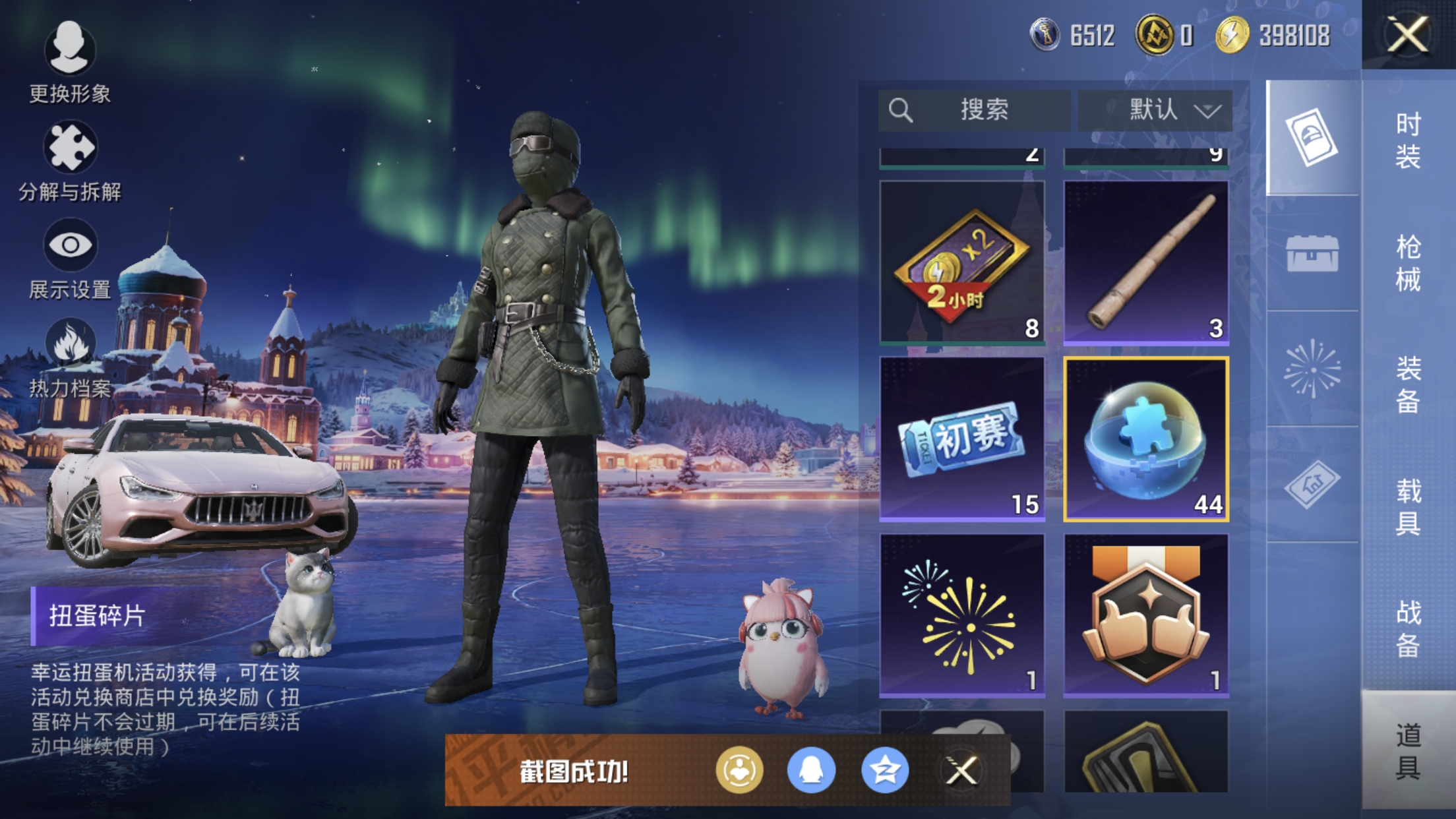1456x819 pixels.
Task: Select the thumbs-up medal item
Action: pos(1146,615)
